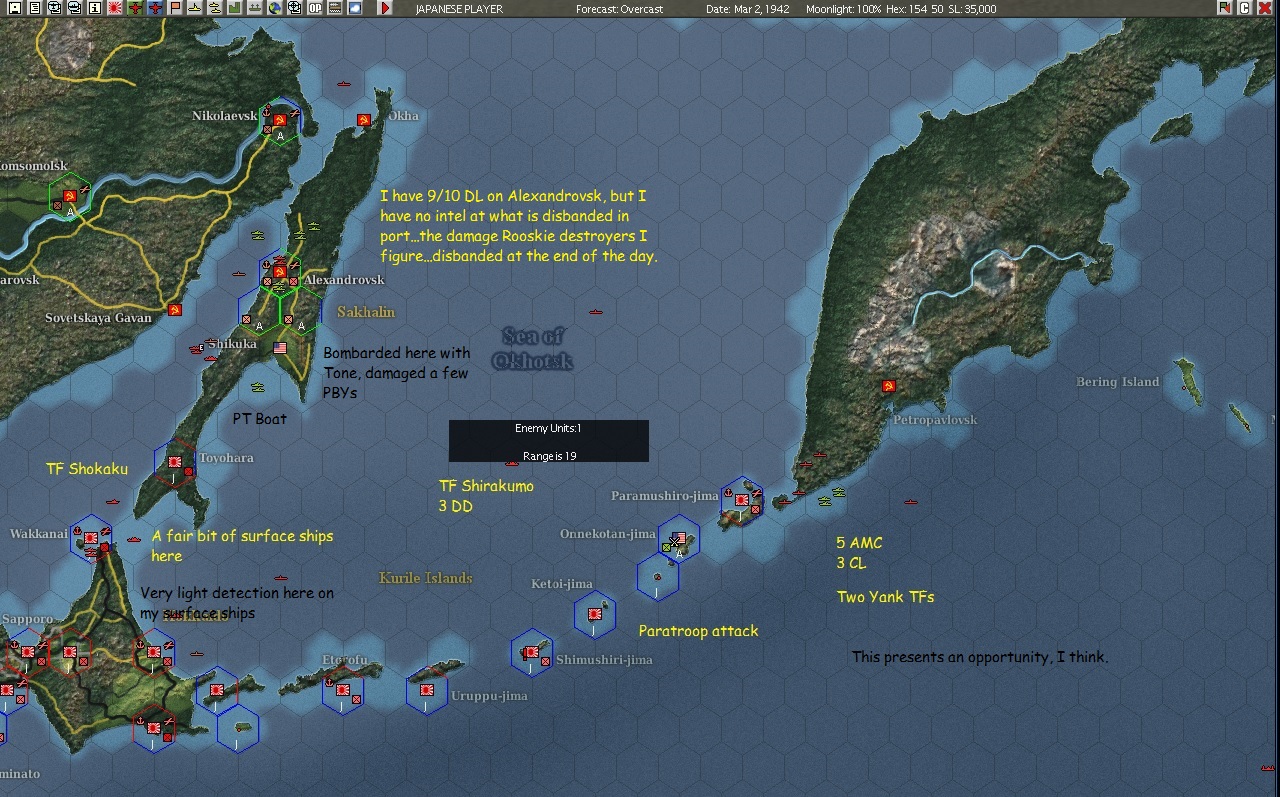Select the US flag unit near Shikuka
This screenshot has width=1280, height=797.
tap(280, 348)
